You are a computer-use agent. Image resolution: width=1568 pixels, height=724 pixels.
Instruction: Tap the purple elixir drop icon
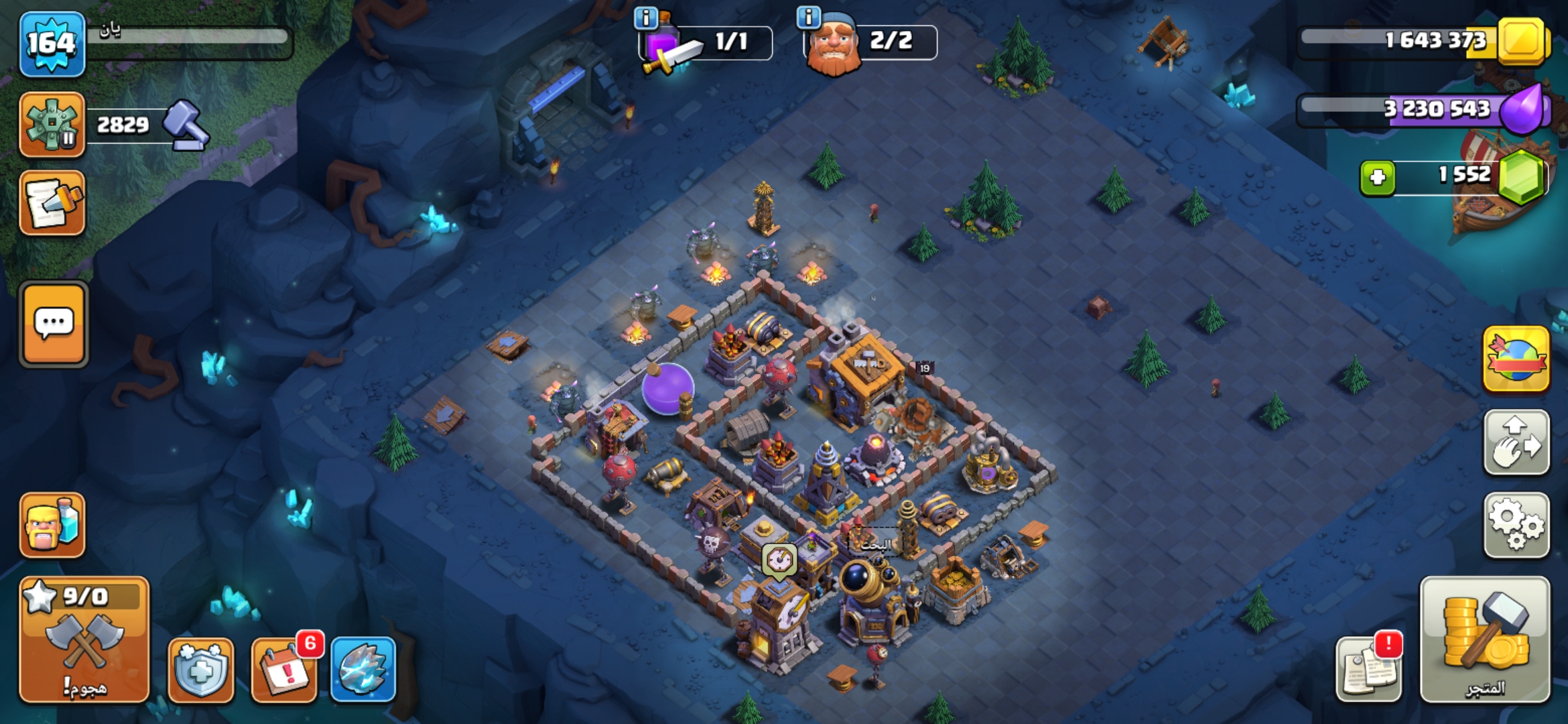(1522, 110)
